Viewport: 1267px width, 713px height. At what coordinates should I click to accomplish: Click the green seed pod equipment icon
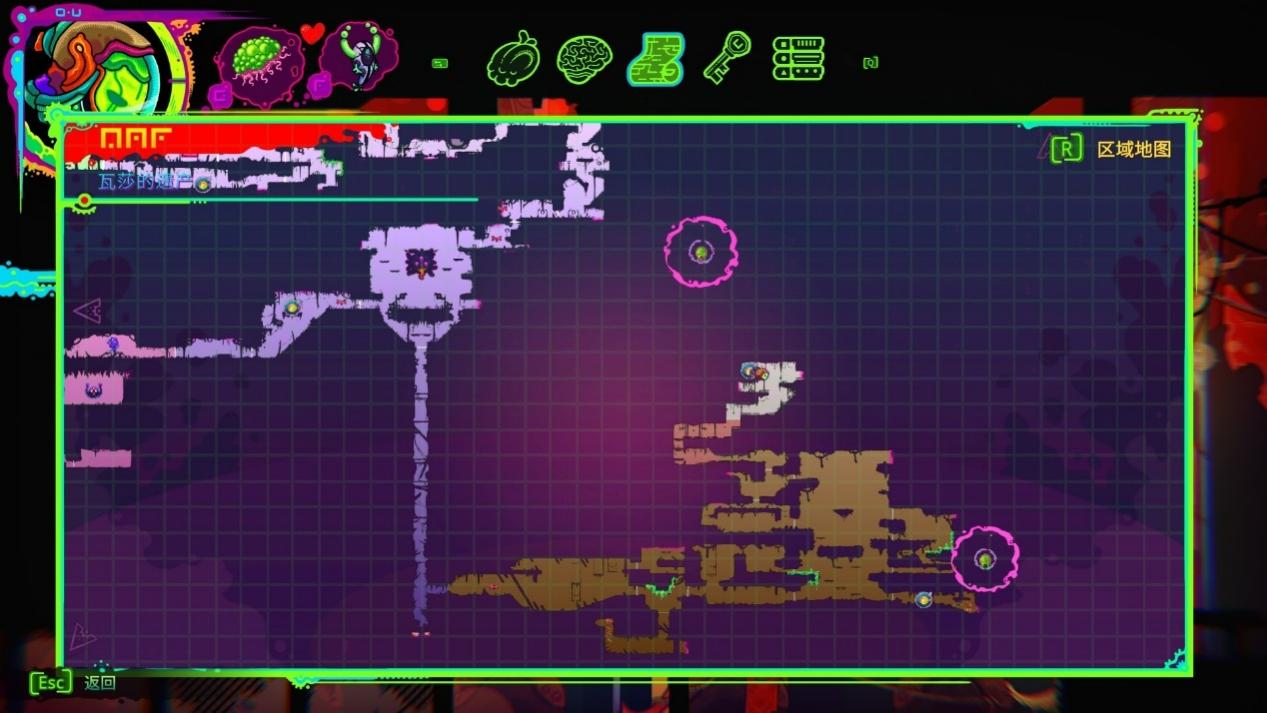pyautogui.click(x=259, y=58)
